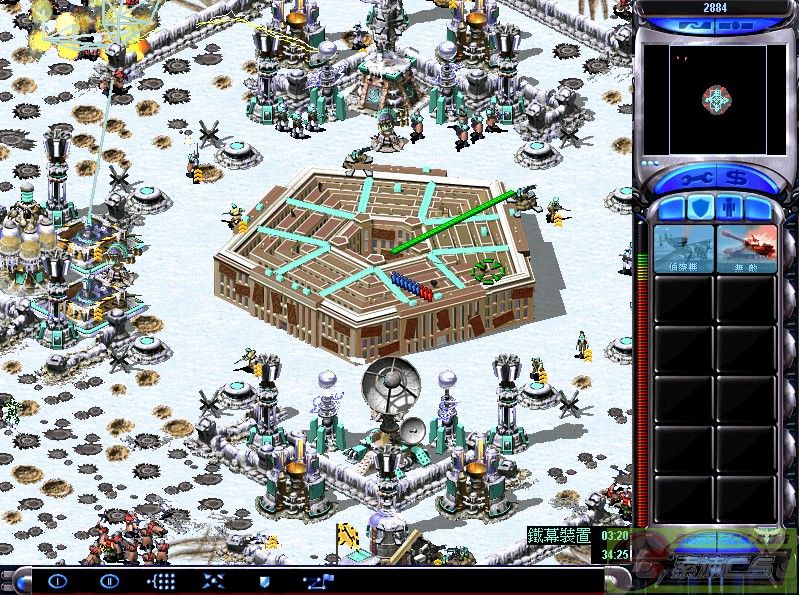
Task: Click the dotted-grid arrow command button
Action: (161, 580)
